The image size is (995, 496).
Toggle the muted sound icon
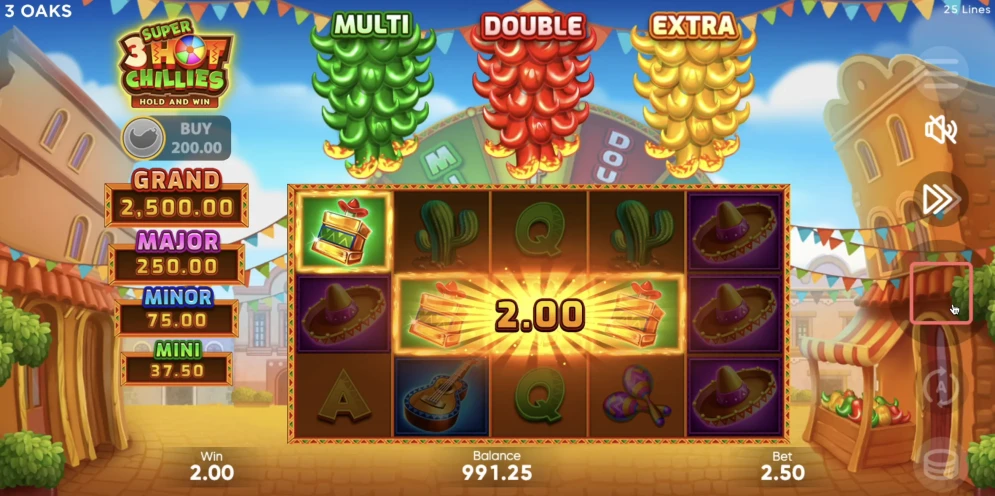click(x=940, y=129)
